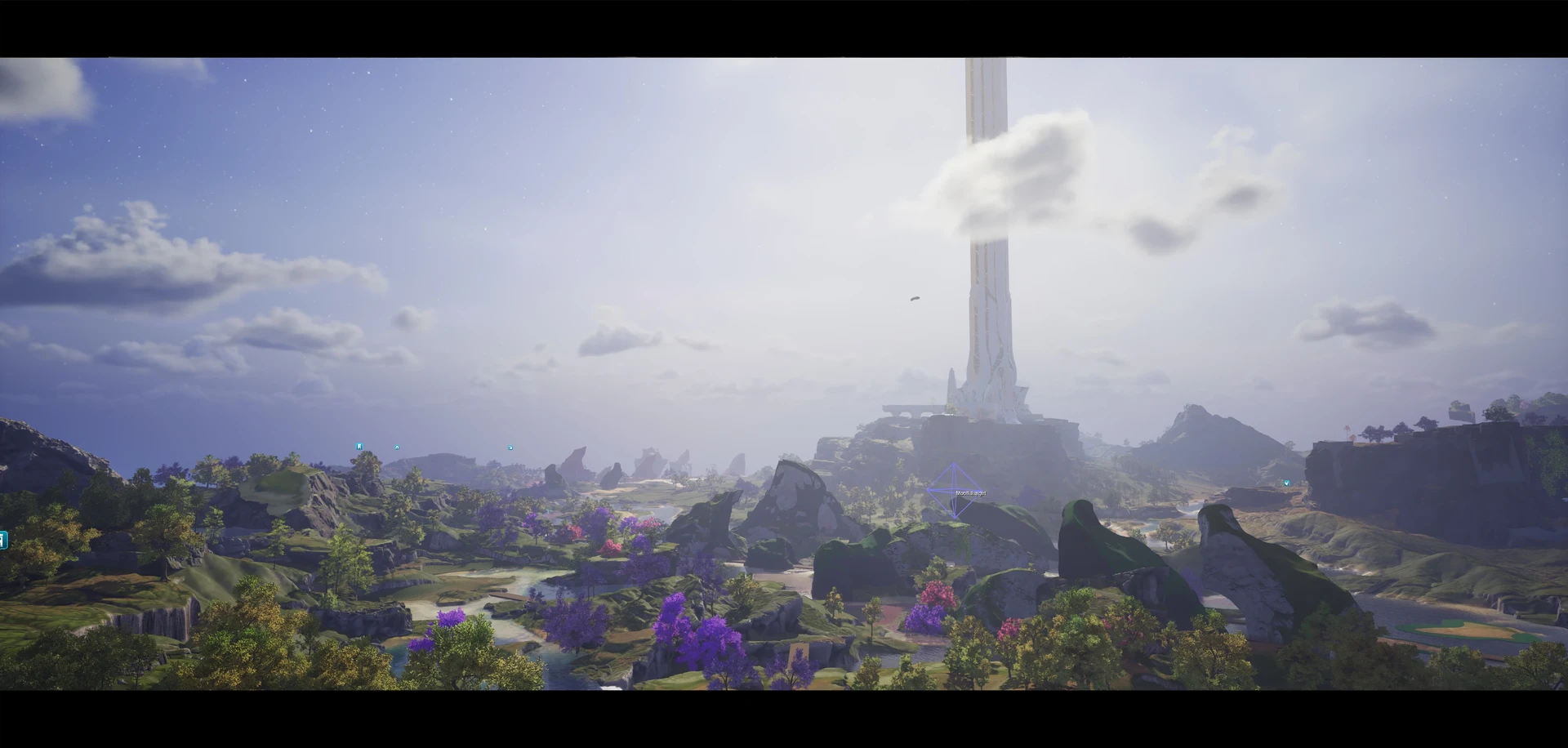Select the cut-off cyan icon at screen edge

tap(3, 540)
